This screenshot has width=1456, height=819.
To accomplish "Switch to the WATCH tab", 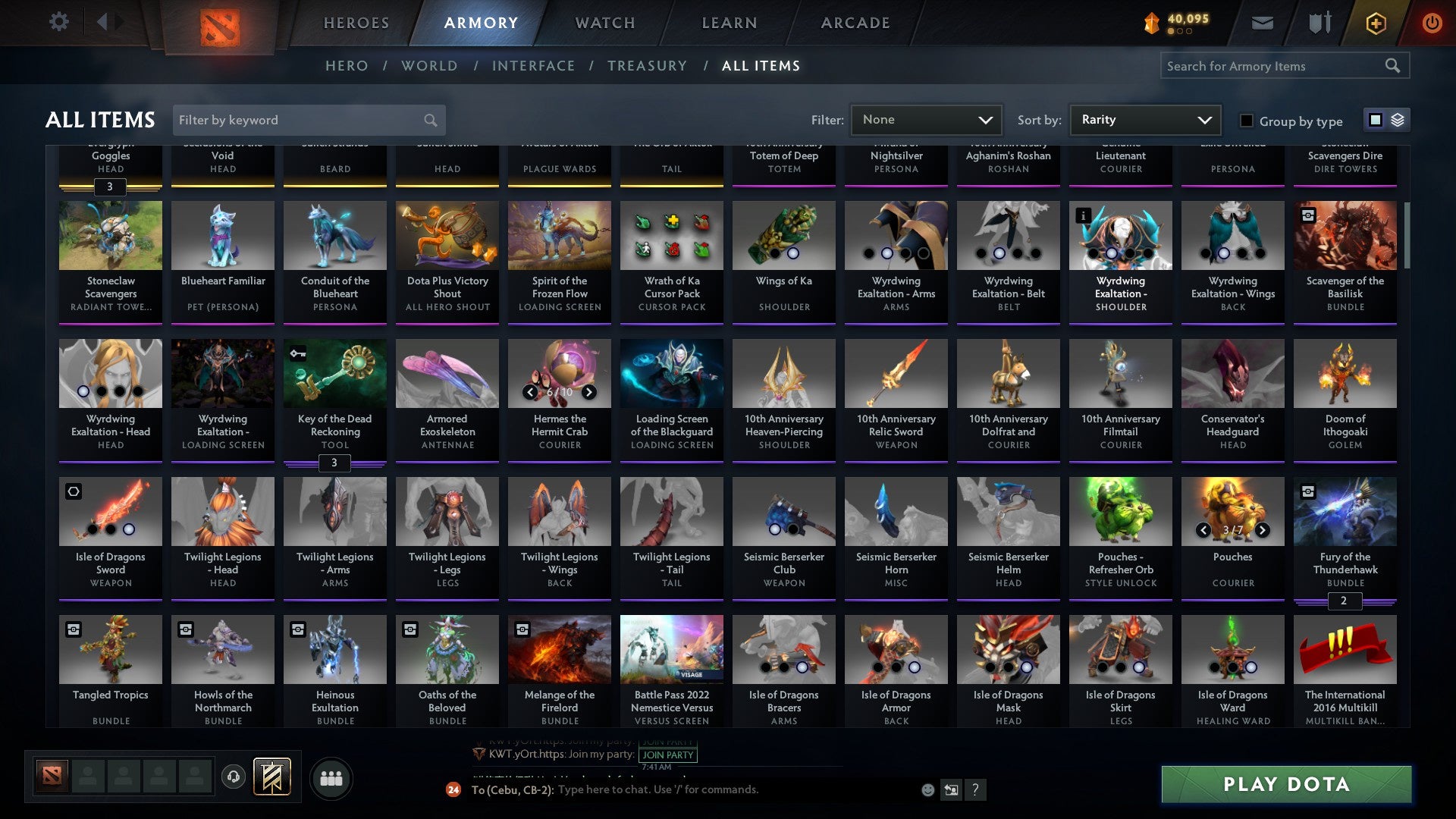I will click(604, 23).
